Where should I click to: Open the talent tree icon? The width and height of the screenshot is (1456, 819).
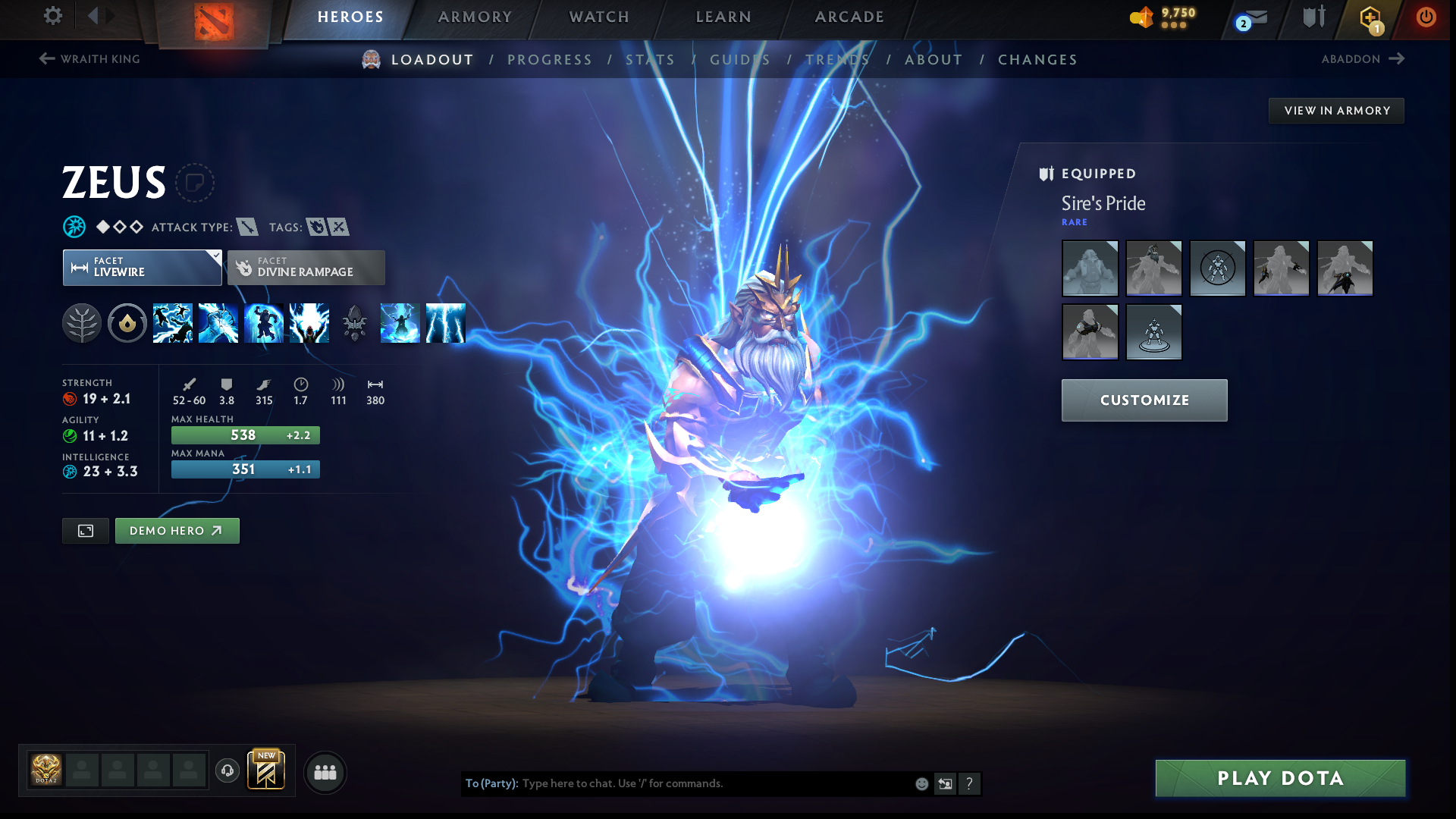point(82,323)
